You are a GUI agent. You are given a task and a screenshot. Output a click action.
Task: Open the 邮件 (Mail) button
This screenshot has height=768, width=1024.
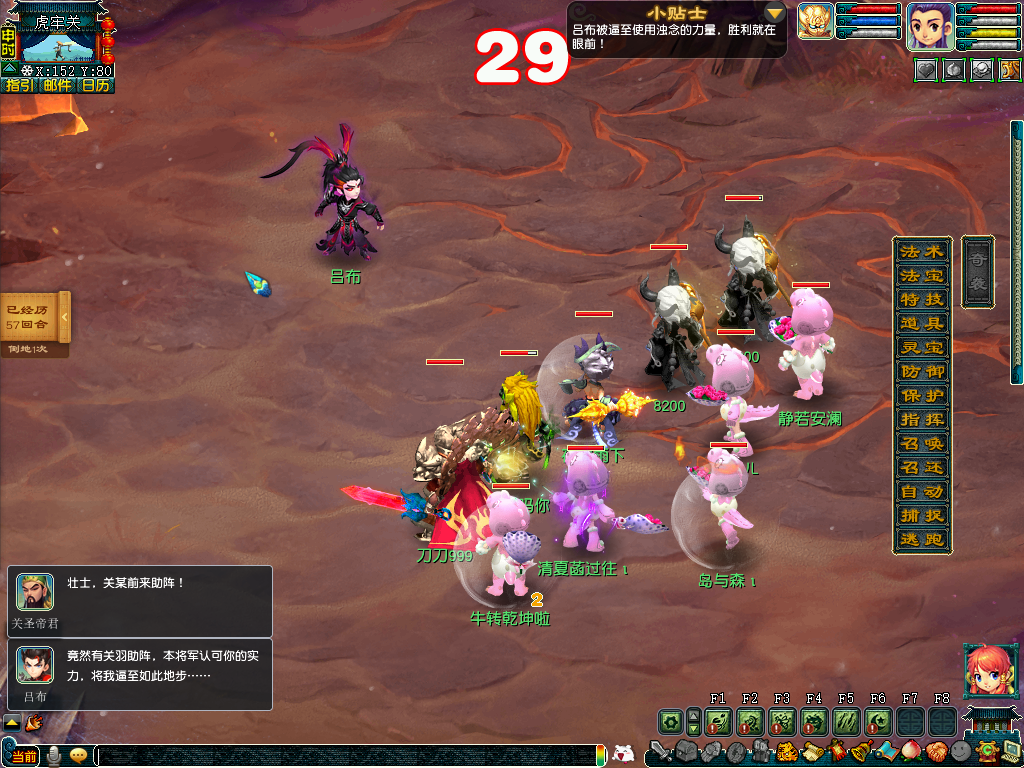(x=57, y=86)
